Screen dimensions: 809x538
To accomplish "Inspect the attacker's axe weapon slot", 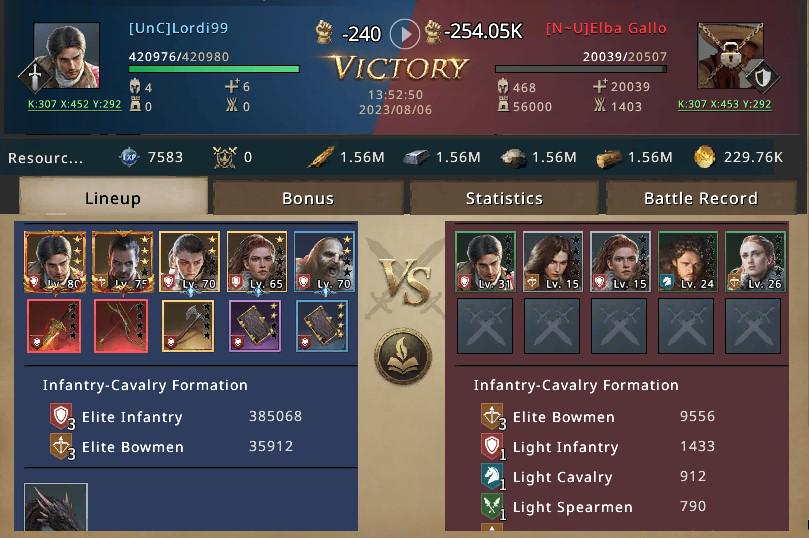I will coord(189,326).
